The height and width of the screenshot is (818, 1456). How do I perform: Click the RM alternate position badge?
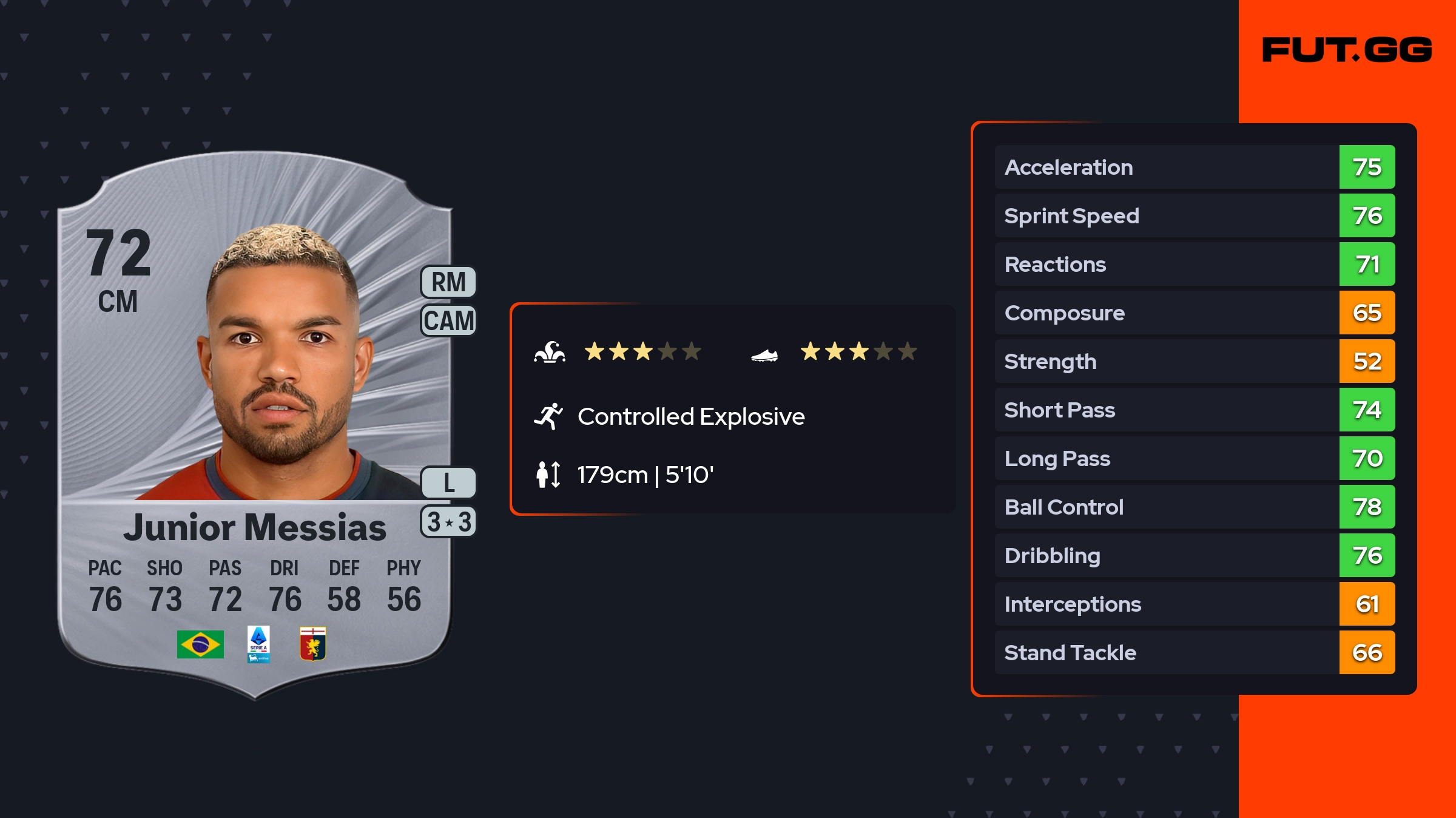pos(448,282)
